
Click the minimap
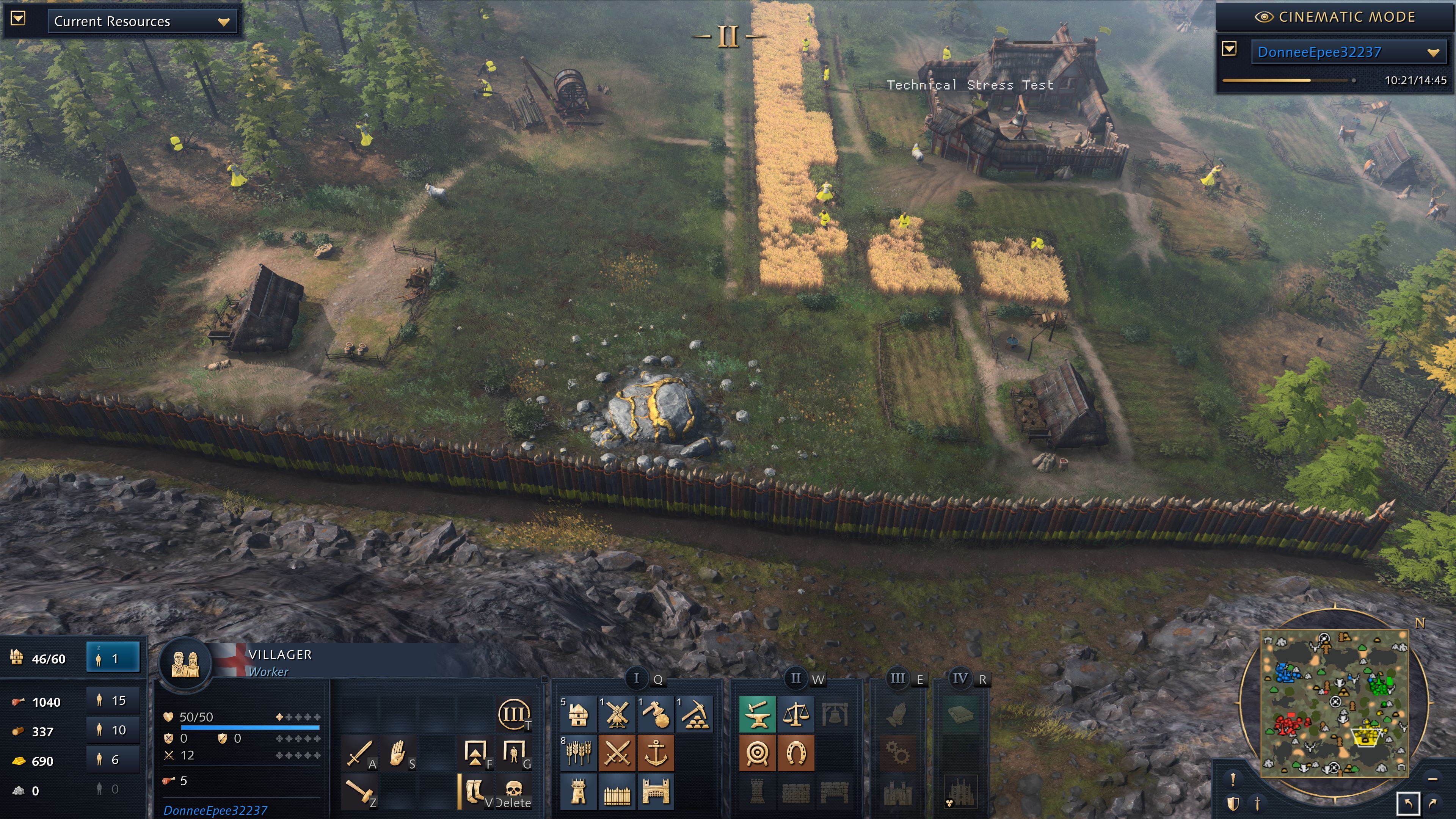click(x=1335, y=703)
